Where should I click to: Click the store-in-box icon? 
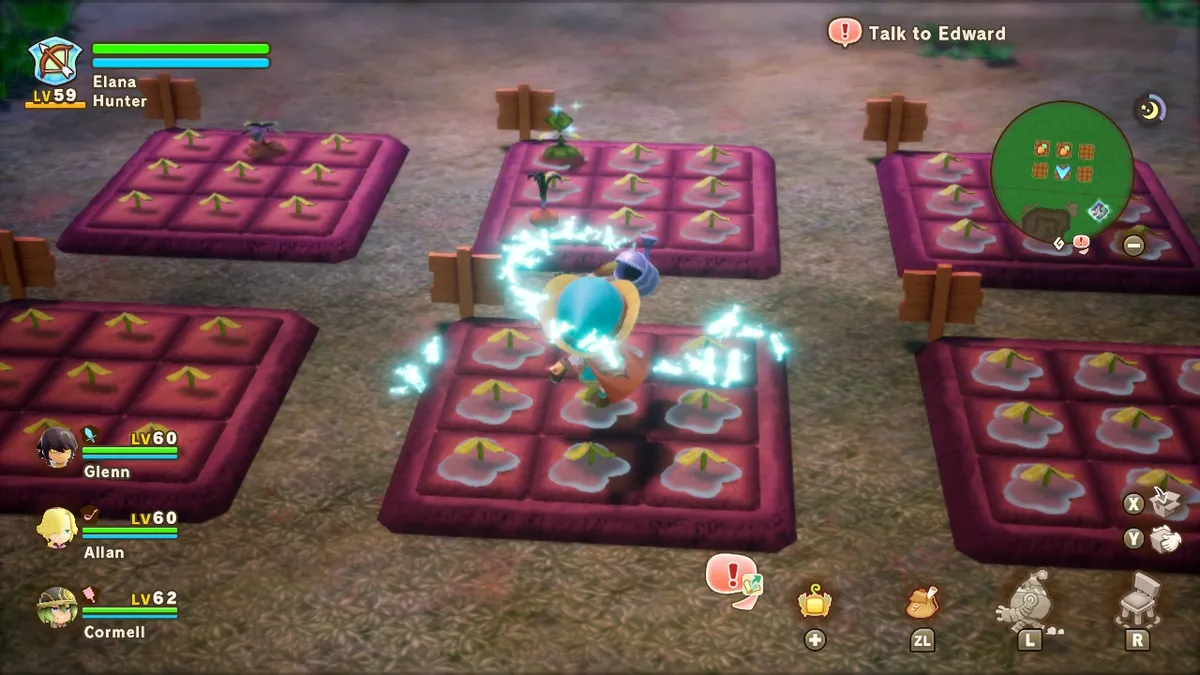(x=1162, y=502)
